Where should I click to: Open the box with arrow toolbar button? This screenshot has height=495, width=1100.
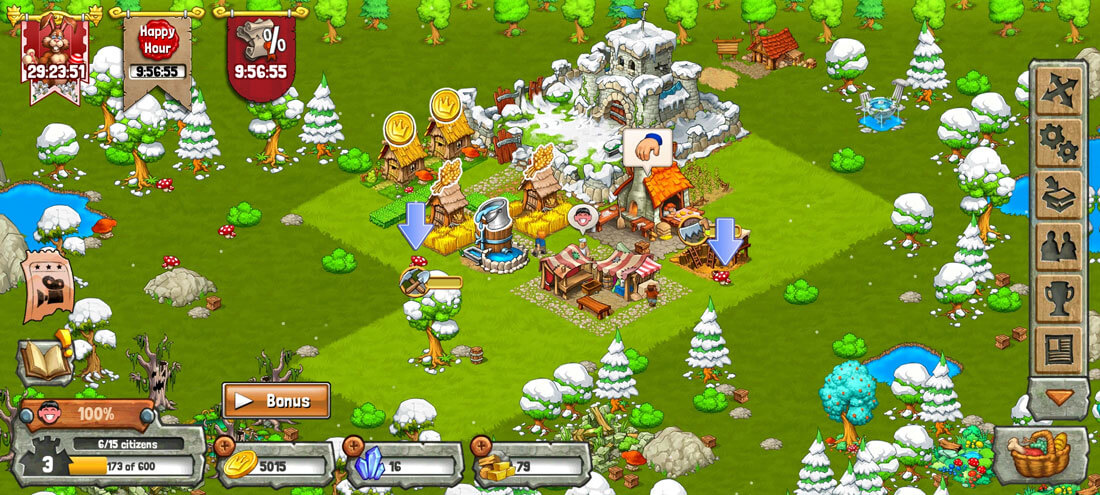pyautogui.click(x=1058, y=195)
